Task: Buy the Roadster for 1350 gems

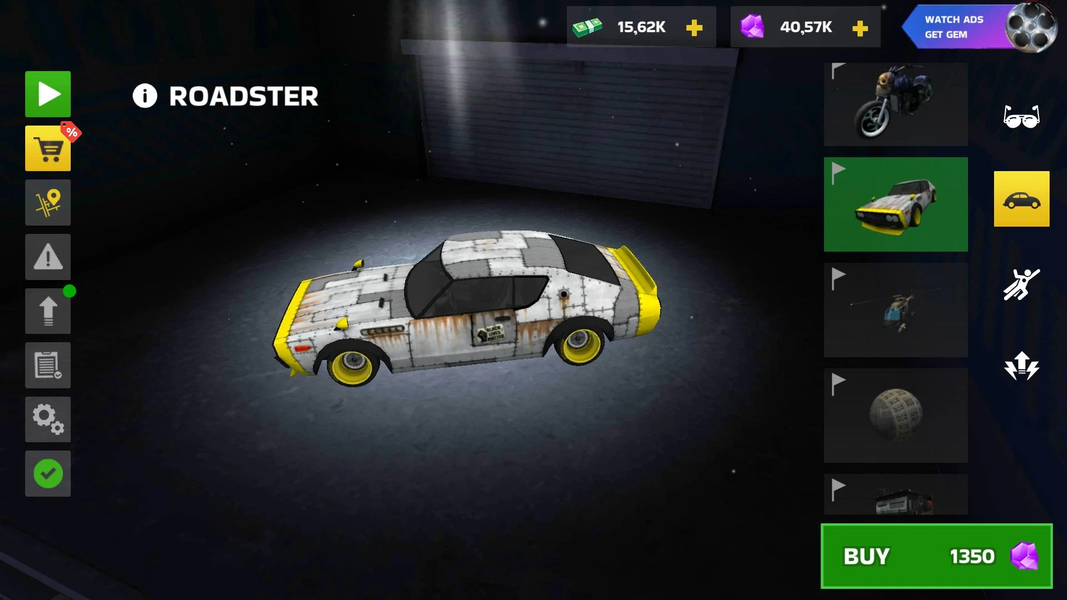Action: tap(936, 556)
